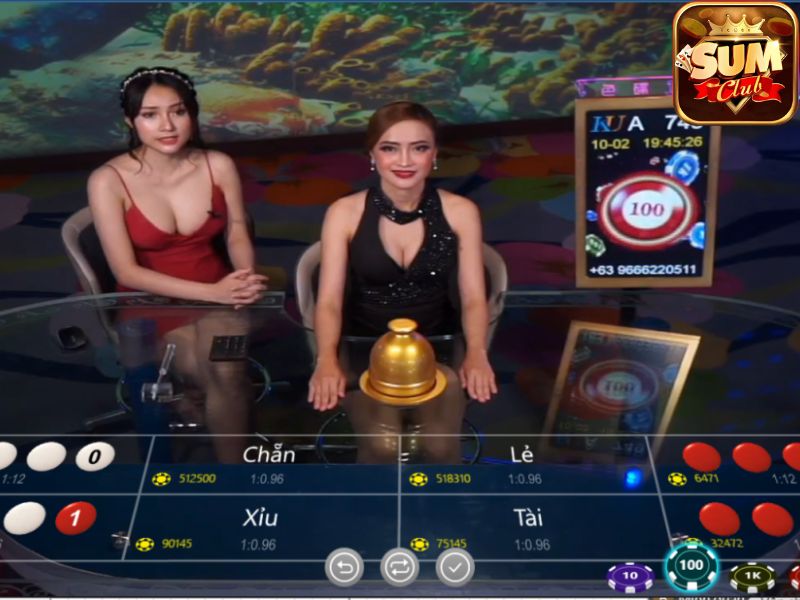Screen dimensions: 800x600
Task: Pick the 1K chip
Action: click(x=752, y=577)
